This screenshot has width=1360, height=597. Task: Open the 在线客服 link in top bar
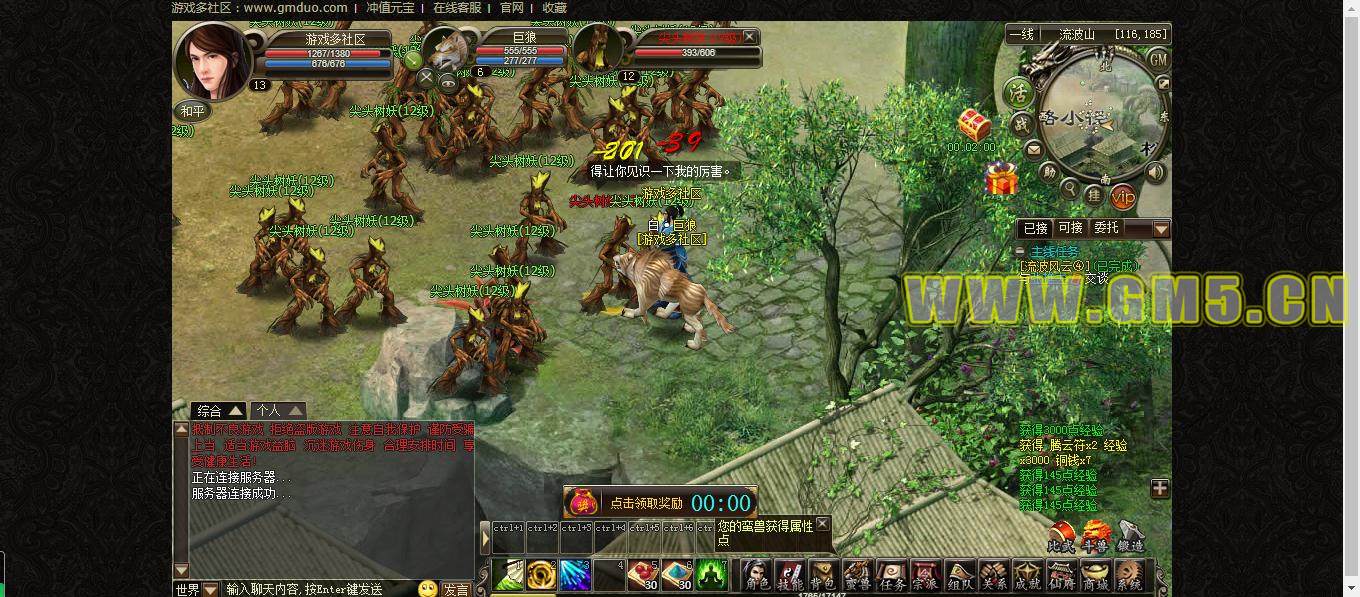click(457, 8)
